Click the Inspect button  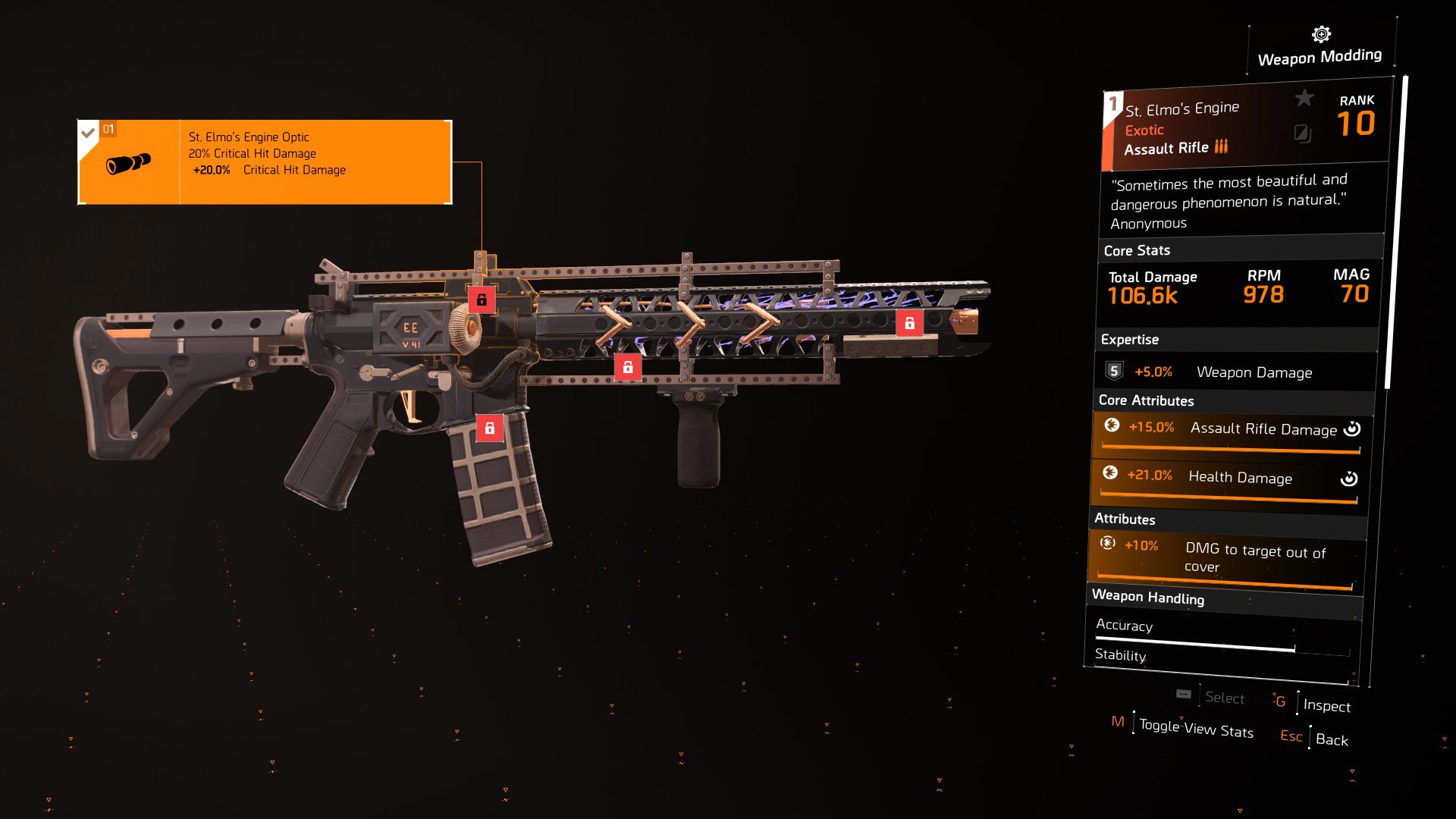[1326, 706]
